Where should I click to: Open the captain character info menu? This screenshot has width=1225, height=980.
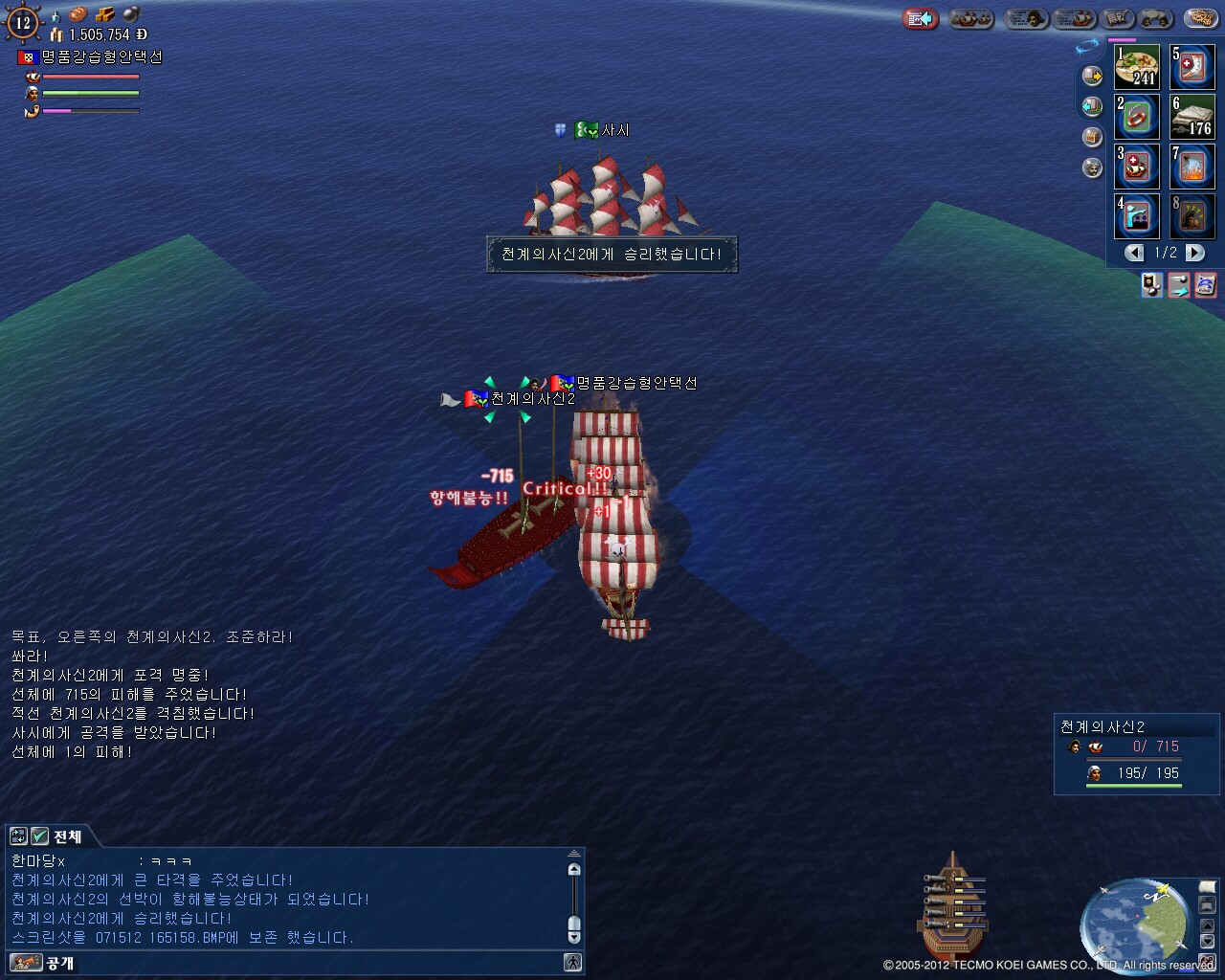[x=1025, y=18]
